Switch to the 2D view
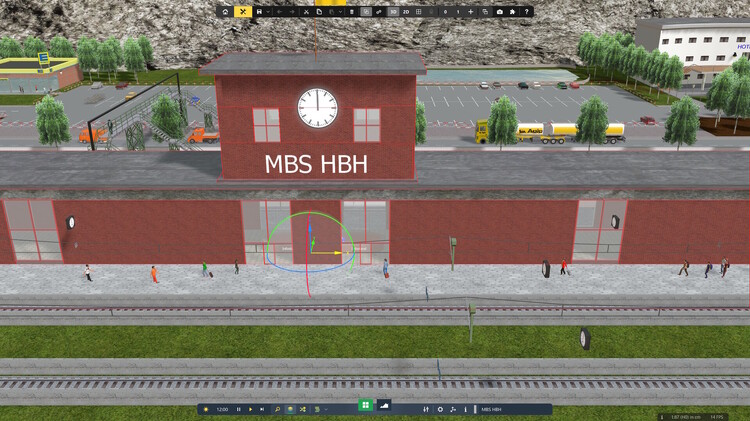 [x=406, y=12]
